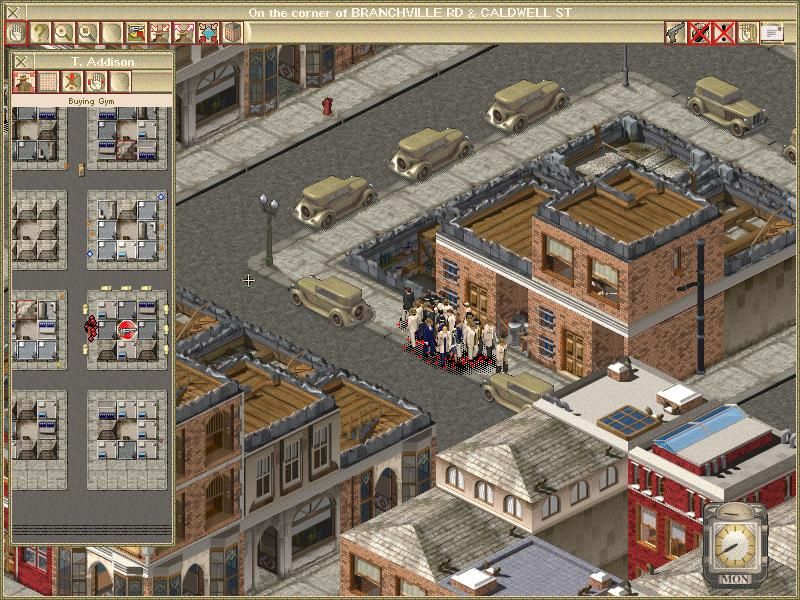Image resolution: width=800 pixels, height=600 pixels.
Task: Click the clock showing MON
Action: point(736,543)
